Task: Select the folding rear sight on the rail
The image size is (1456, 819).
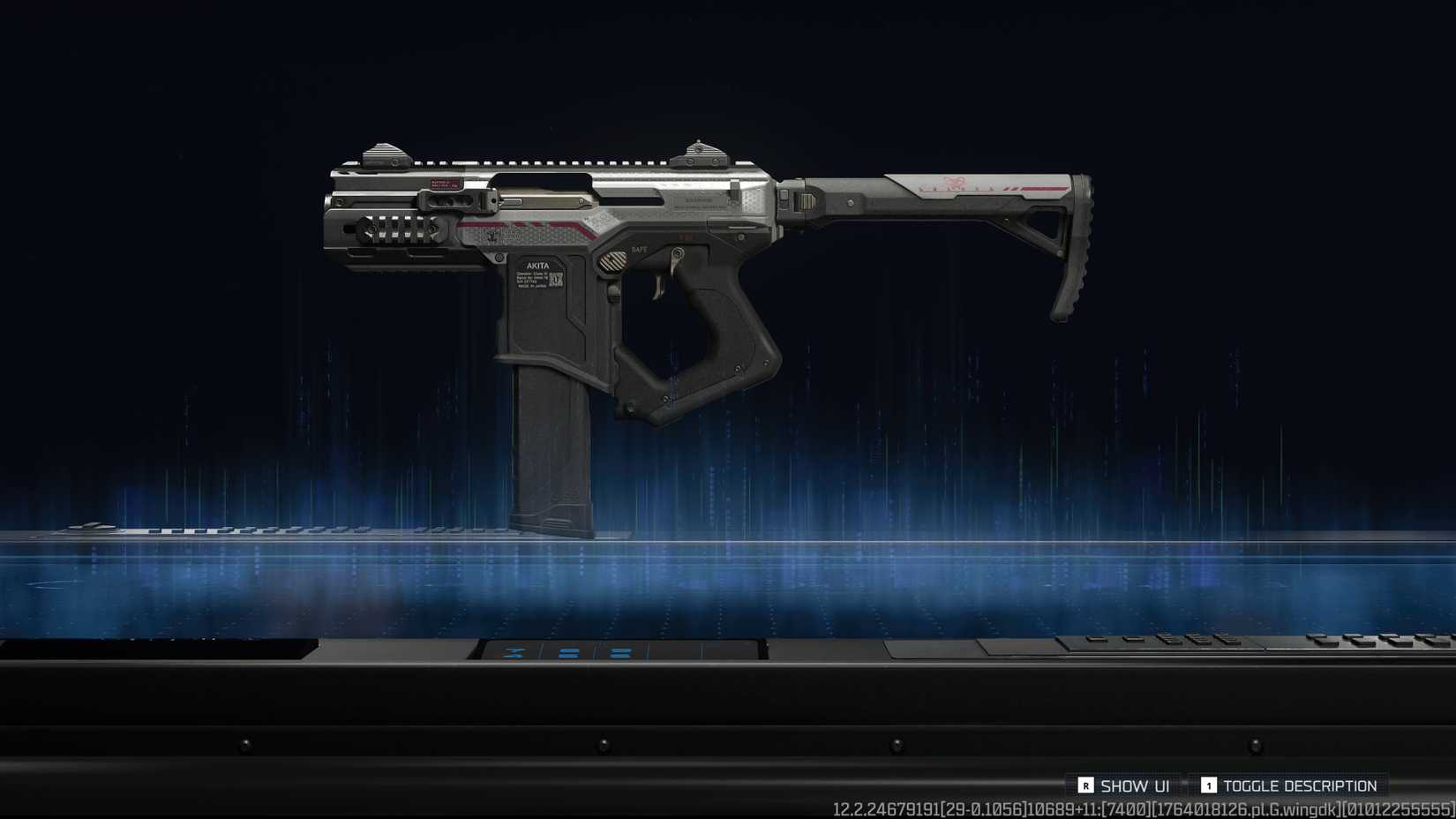Action: click(x=699, y=152)
